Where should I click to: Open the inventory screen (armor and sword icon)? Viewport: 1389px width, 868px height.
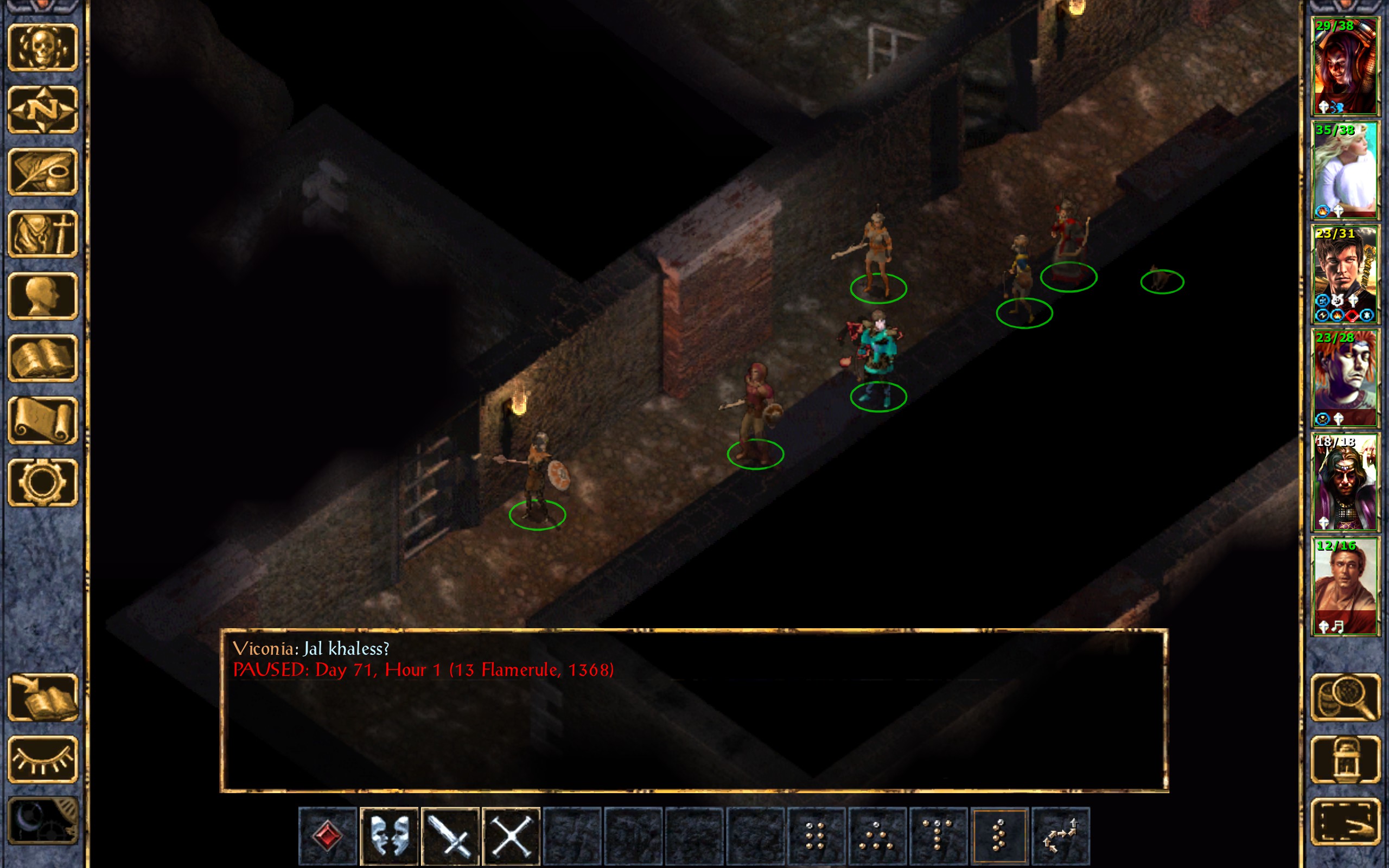[x=43, y=234]
